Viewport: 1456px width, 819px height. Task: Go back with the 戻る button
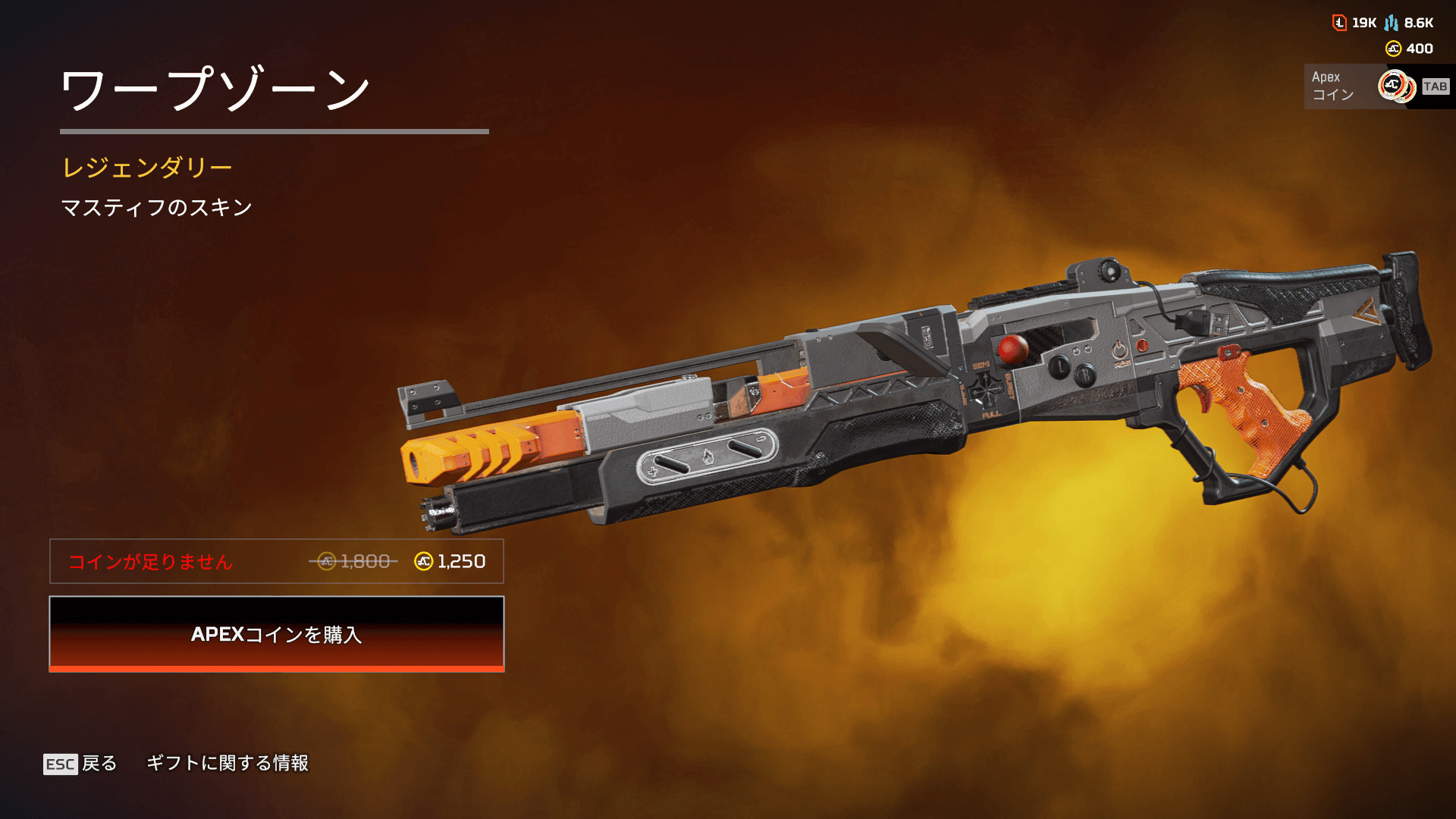pyautogui.click(x=81, y=764)
